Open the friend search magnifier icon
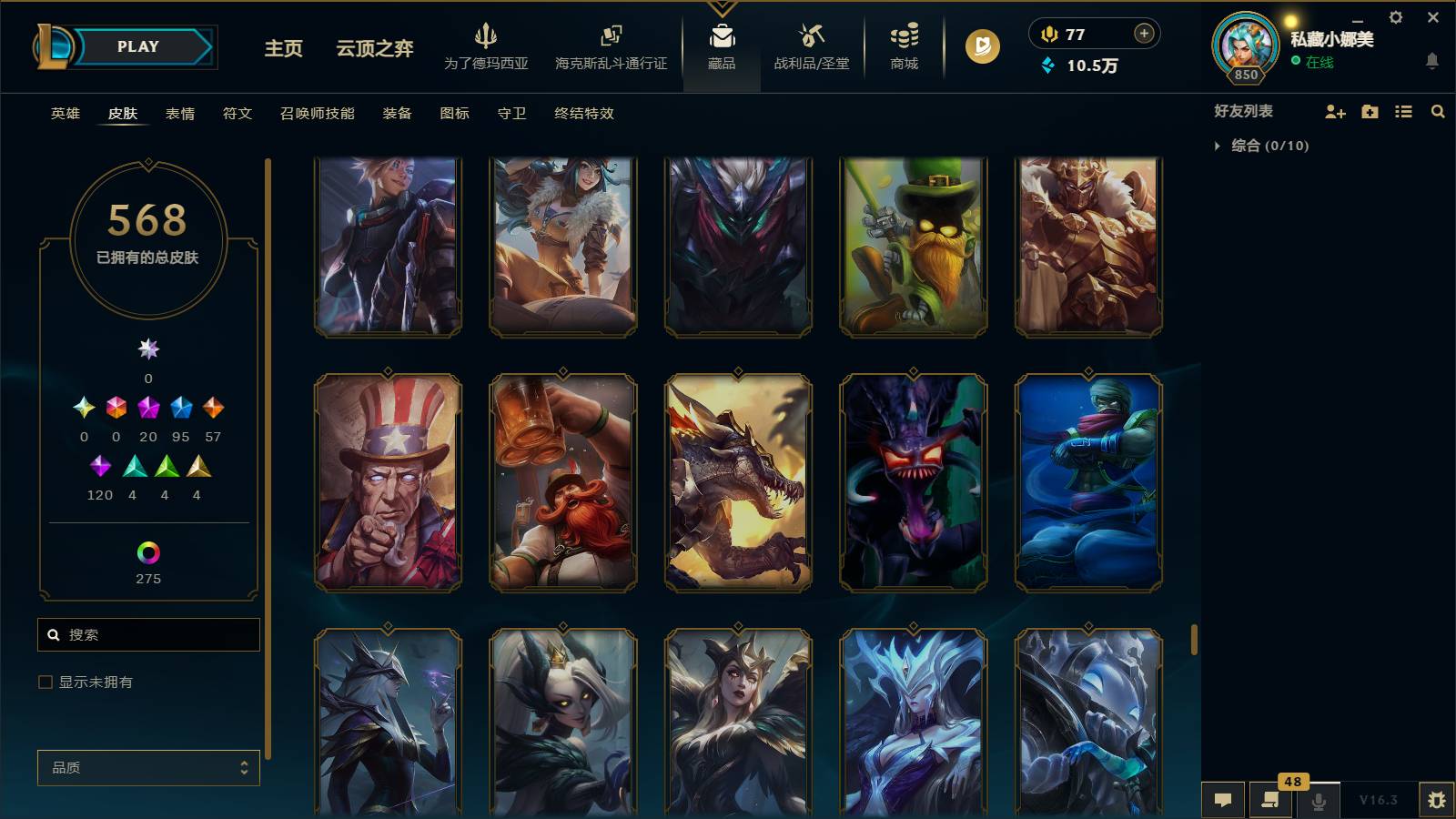 pos(1438,112)
